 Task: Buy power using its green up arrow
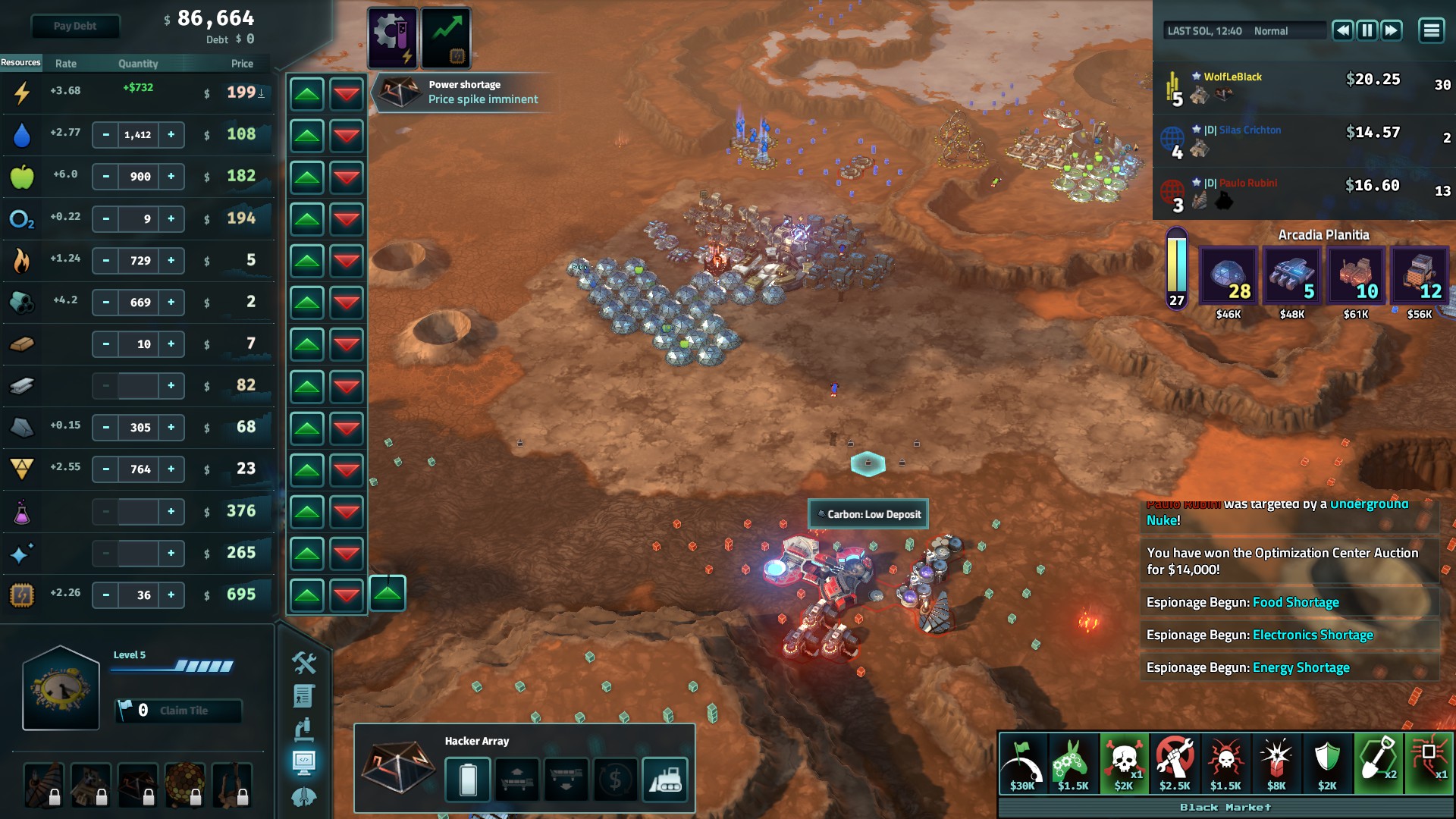pyautogui.click(x=307, y=94)
